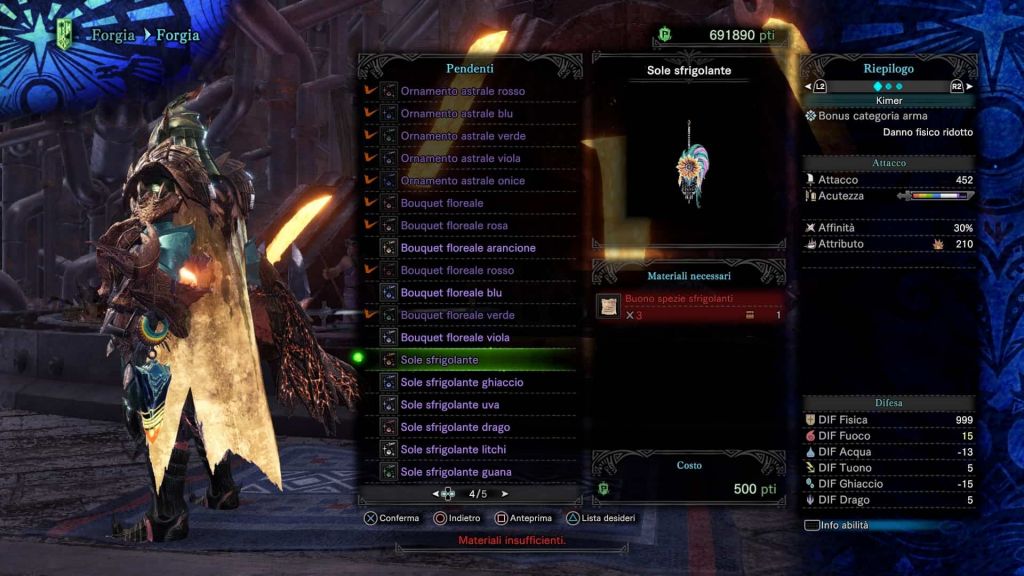1024x576 pixels.
Task: Select Ornamento astrale viola pendant
Action: [460, 158]
